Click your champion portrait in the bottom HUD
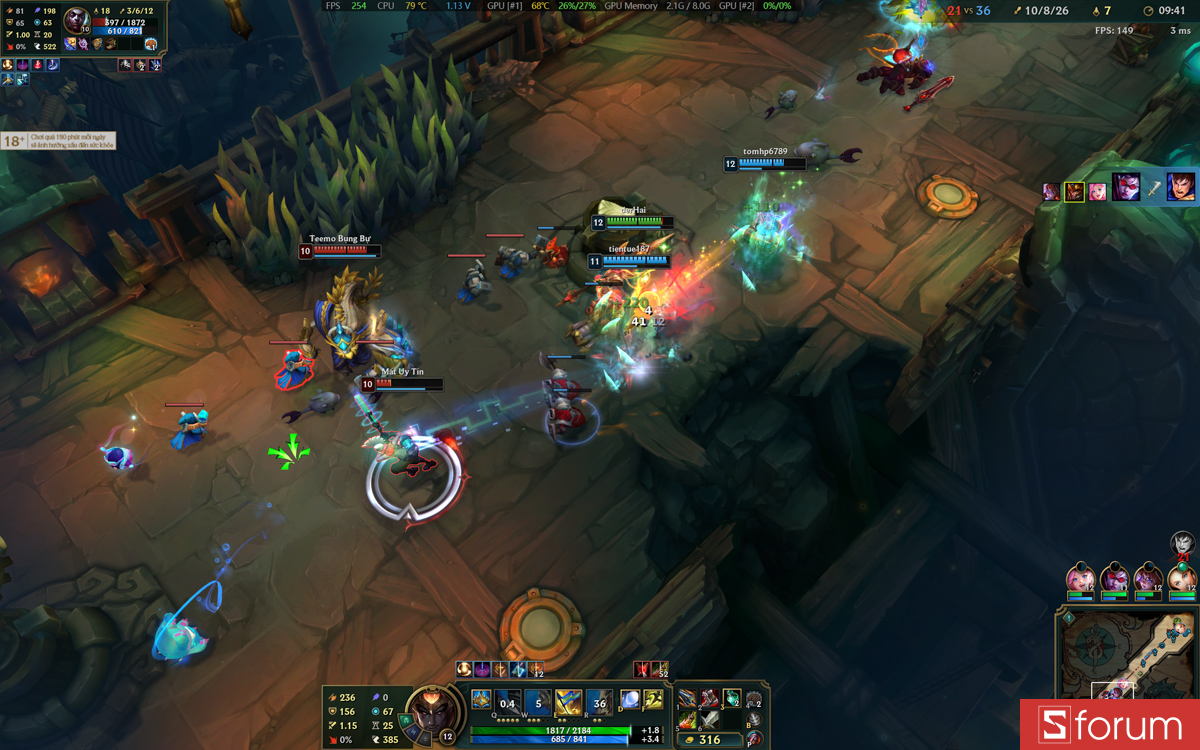 [433, 709]
